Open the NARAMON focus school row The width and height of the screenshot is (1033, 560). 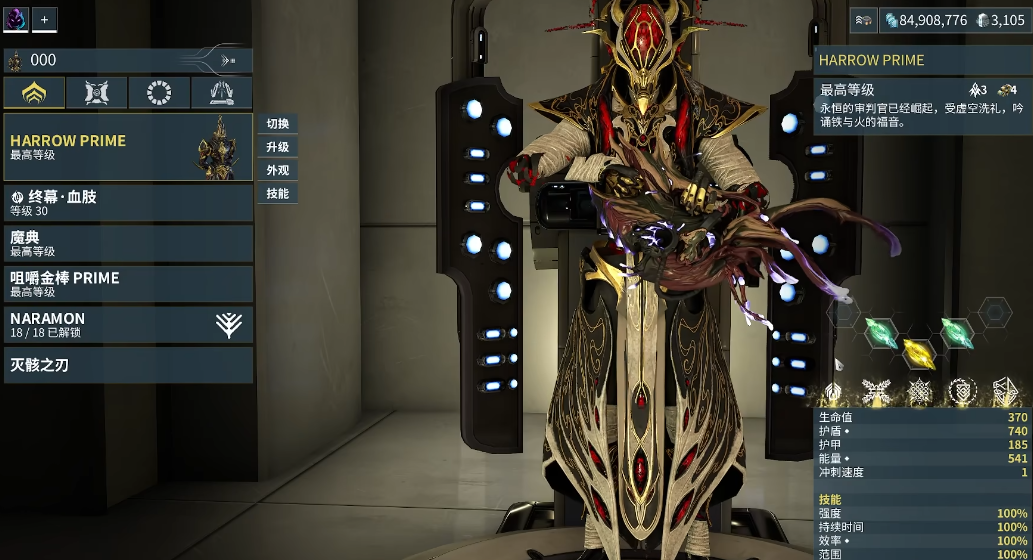point(128,324)
